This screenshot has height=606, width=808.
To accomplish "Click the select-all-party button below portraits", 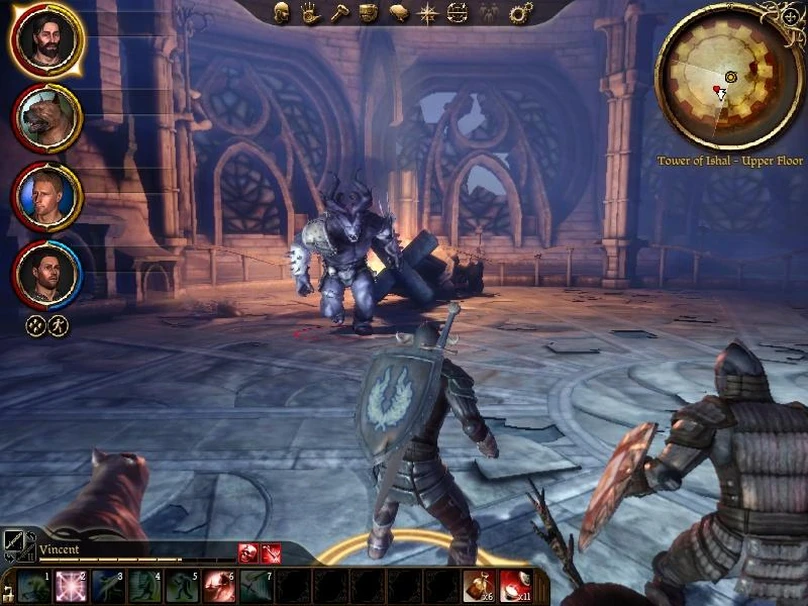I will click(x=35, y=326).
